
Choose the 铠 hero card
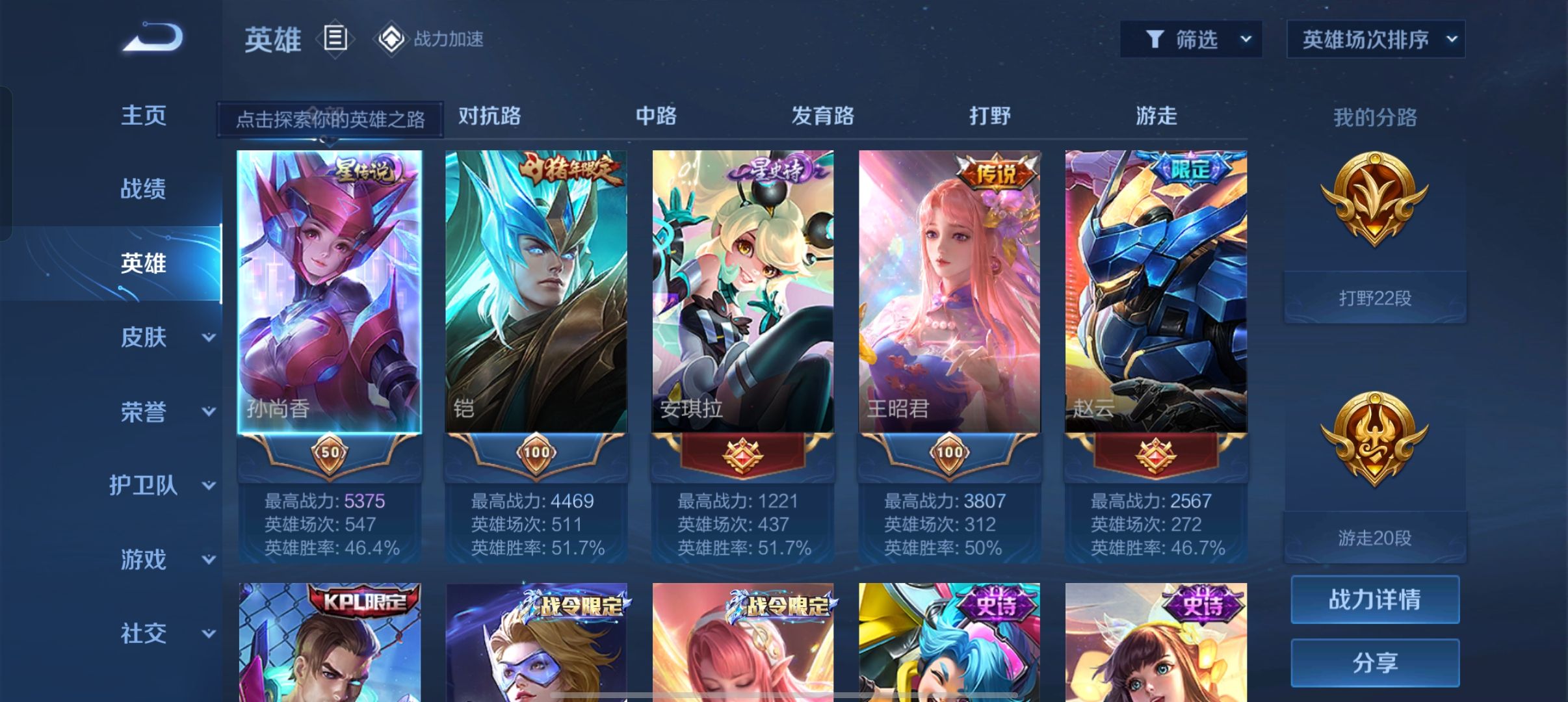[536, 292]
